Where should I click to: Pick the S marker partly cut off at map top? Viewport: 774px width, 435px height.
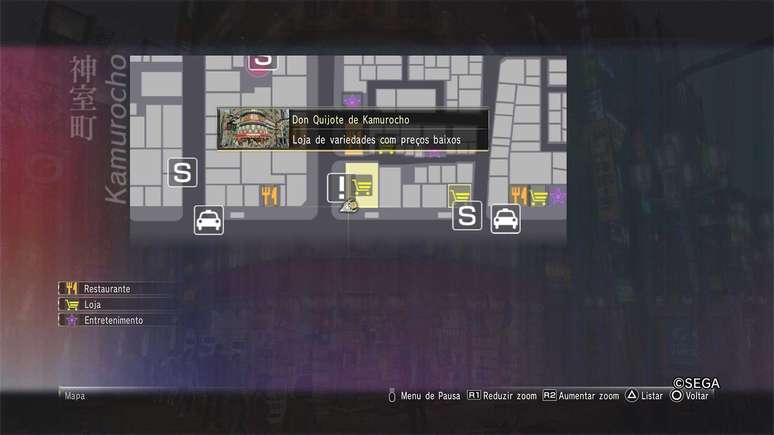262,61
